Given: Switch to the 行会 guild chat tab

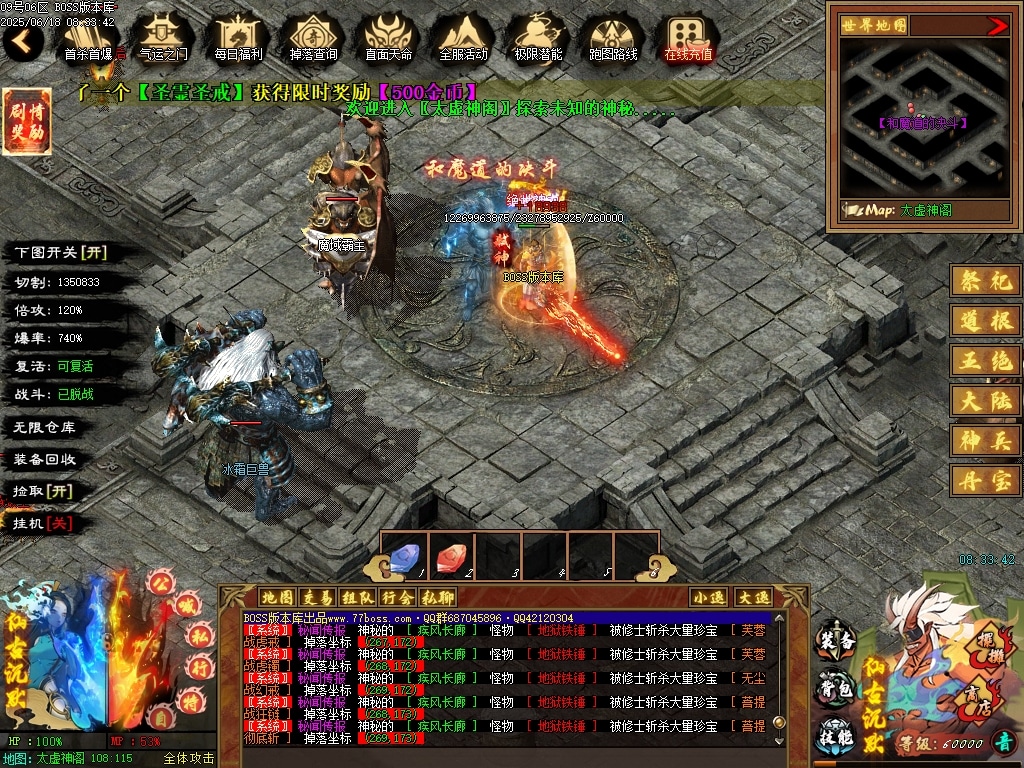Looking at the screenshot, I should tap(397, 598).
